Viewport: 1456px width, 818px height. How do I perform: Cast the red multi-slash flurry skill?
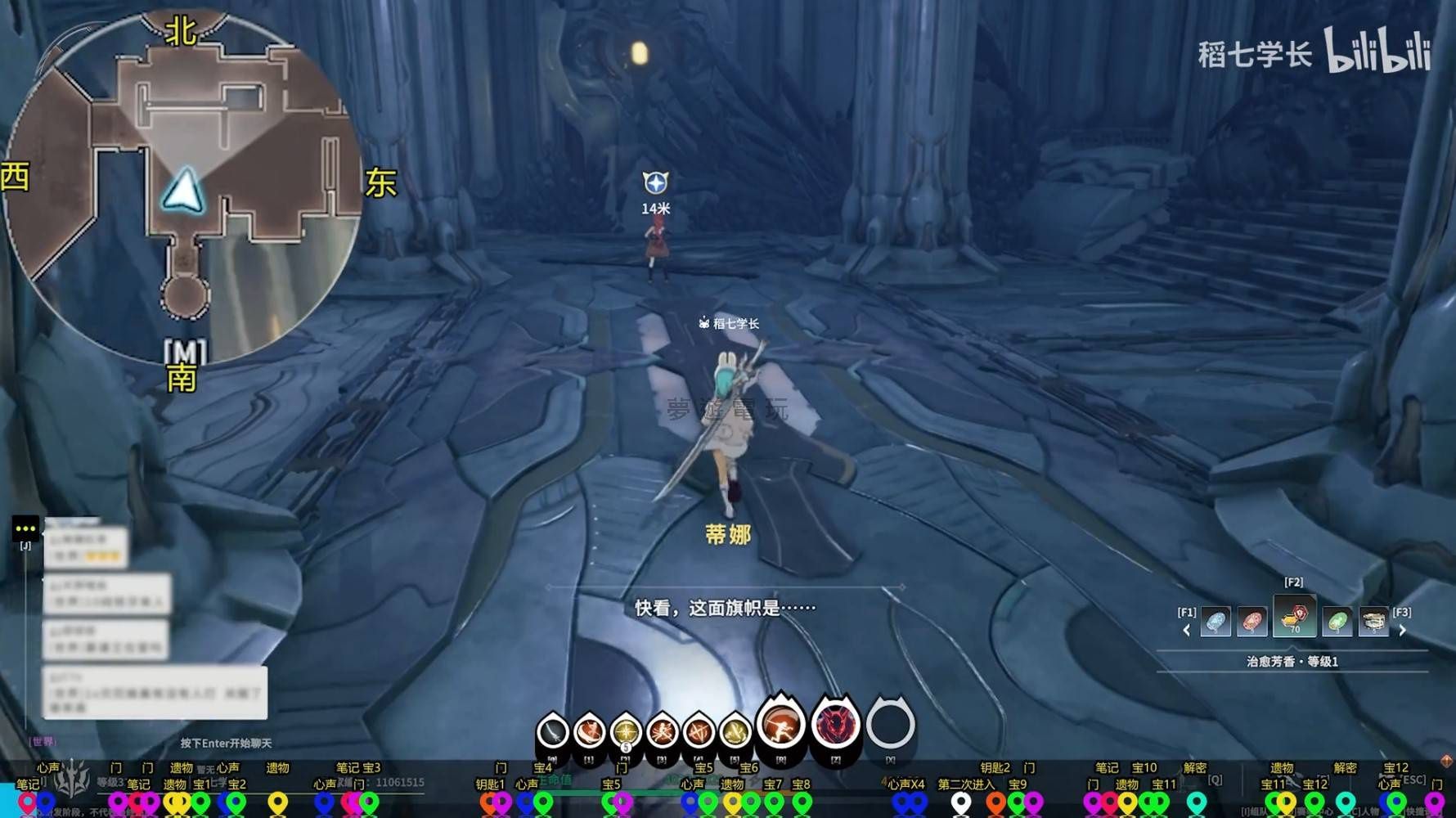[x=662, y=731]
